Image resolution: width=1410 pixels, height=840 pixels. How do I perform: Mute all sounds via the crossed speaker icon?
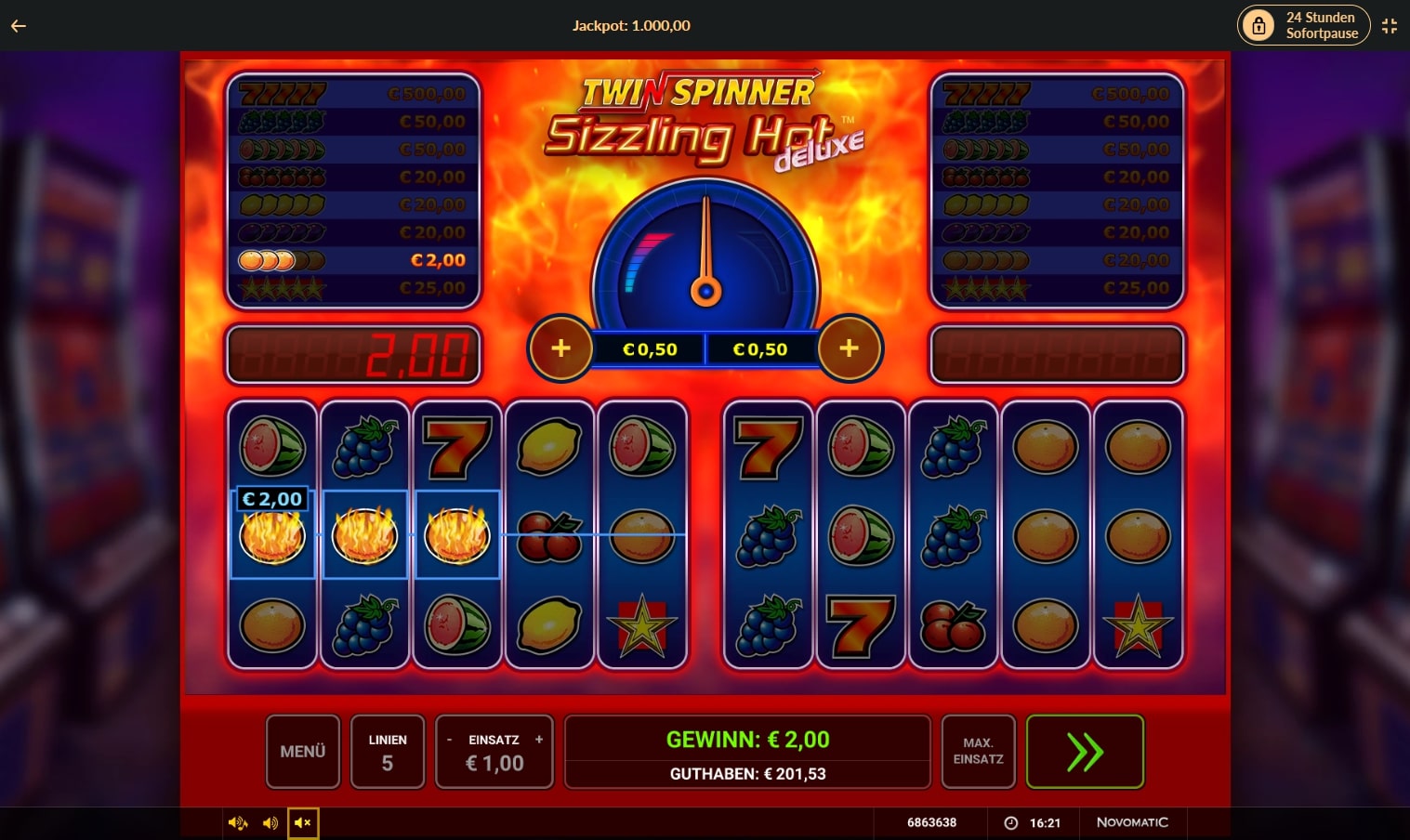tap(302, 822)
